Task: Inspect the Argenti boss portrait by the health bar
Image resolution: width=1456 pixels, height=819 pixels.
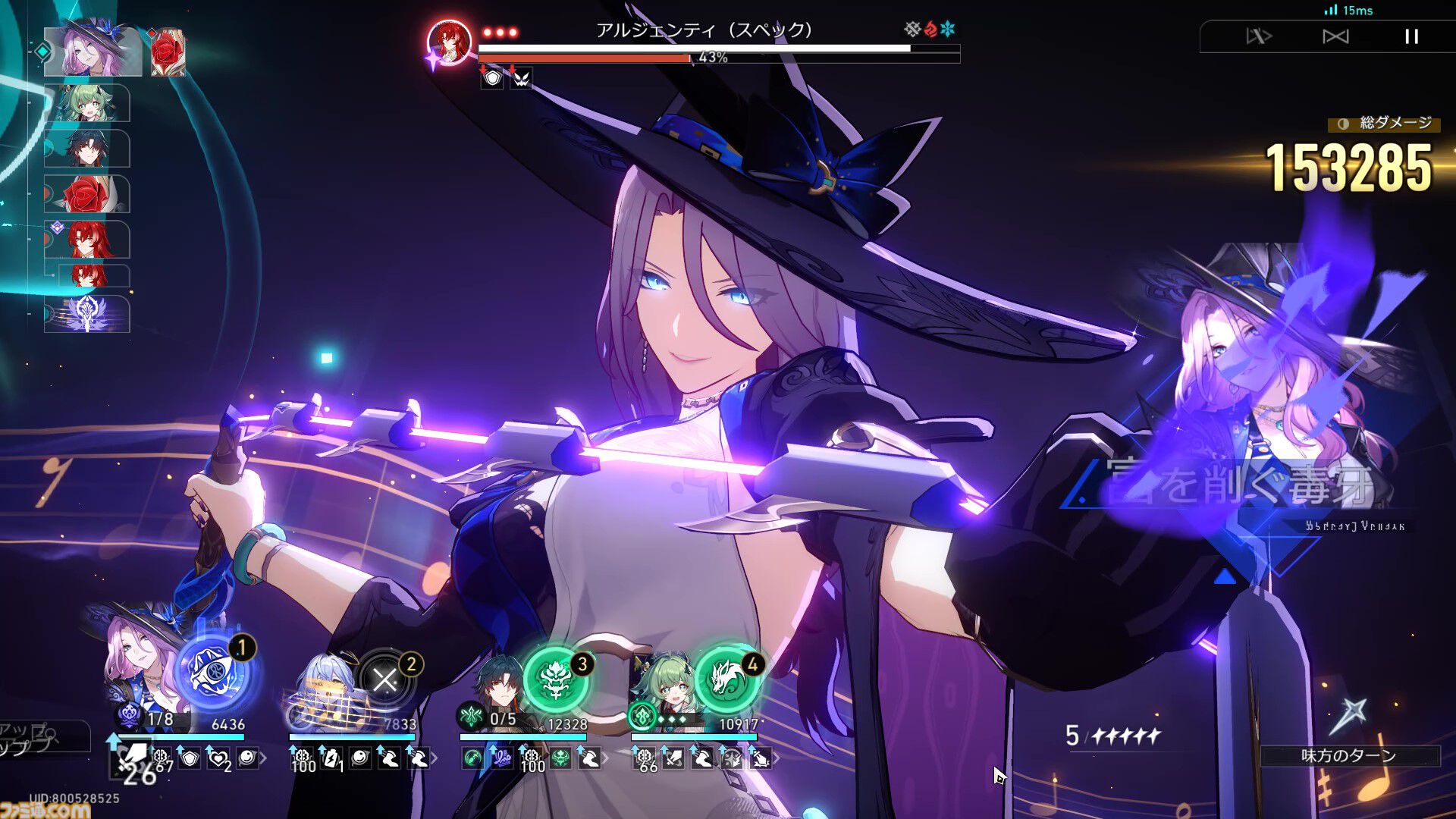Action: click(x=448, y=42)
